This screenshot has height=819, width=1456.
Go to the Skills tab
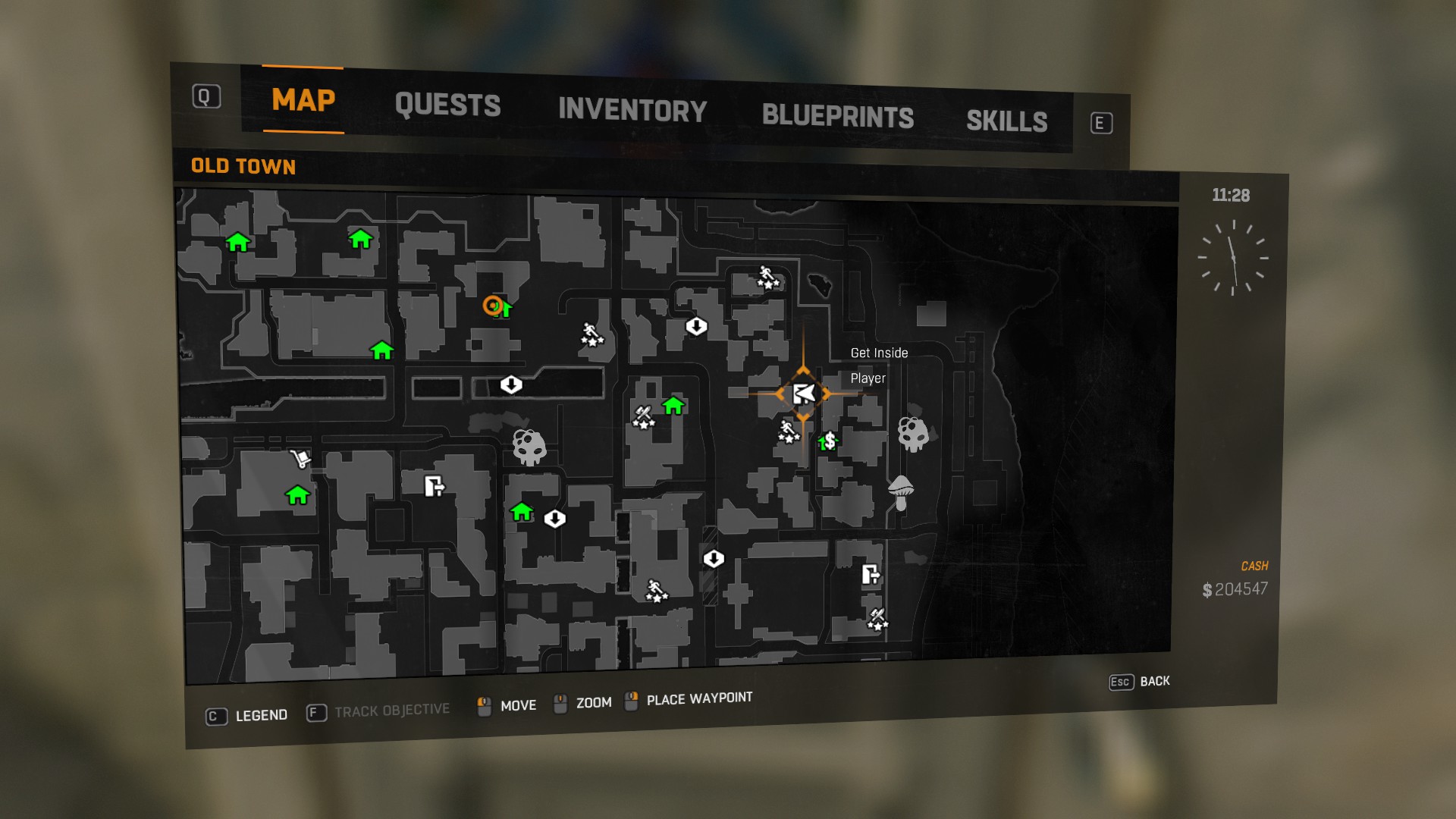pyautogui.click(x=1006, y=121)
